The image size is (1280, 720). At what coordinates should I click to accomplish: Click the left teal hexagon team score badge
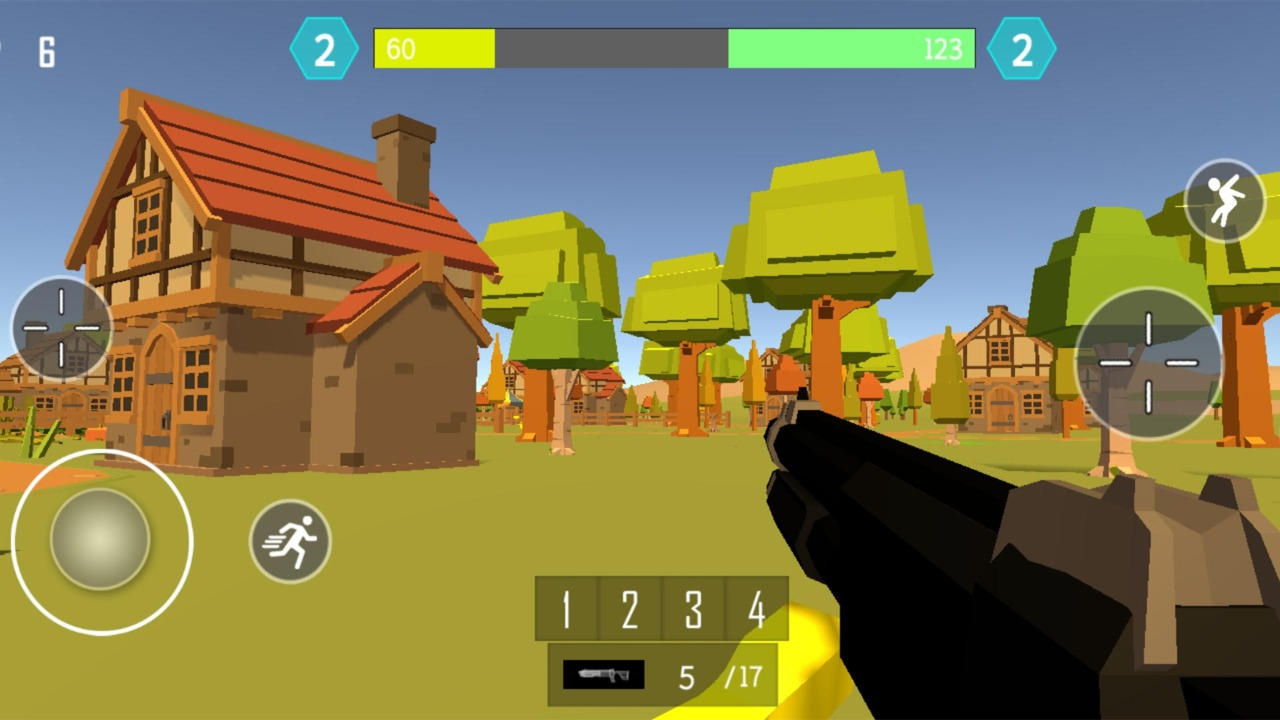tap(322, 48)
